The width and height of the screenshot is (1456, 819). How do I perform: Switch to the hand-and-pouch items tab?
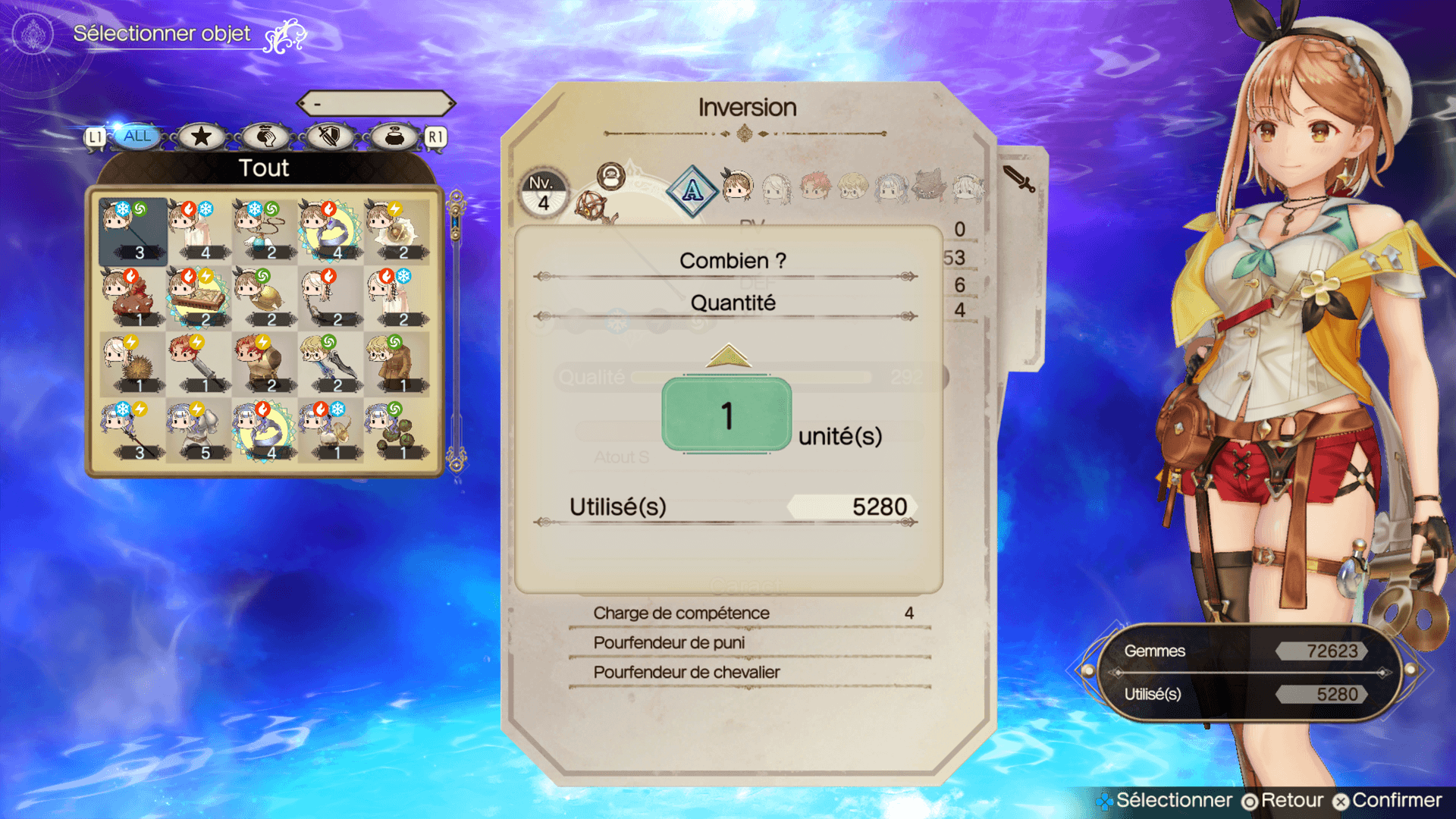click(x=265, y=136)
